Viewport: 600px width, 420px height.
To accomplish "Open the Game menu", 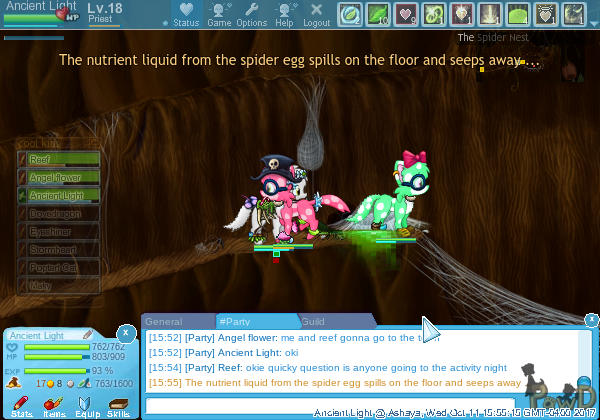I will [x=219, y=14].
